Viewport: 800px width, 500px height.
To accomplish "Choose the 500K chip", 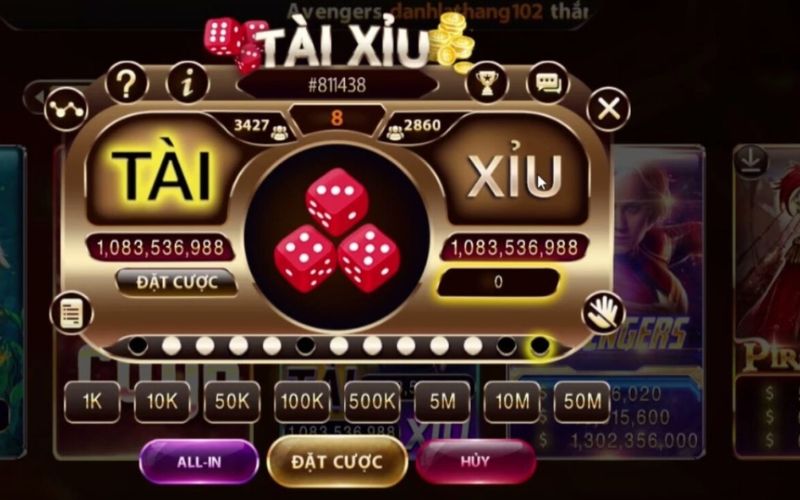I will click(x=372, y=402).
